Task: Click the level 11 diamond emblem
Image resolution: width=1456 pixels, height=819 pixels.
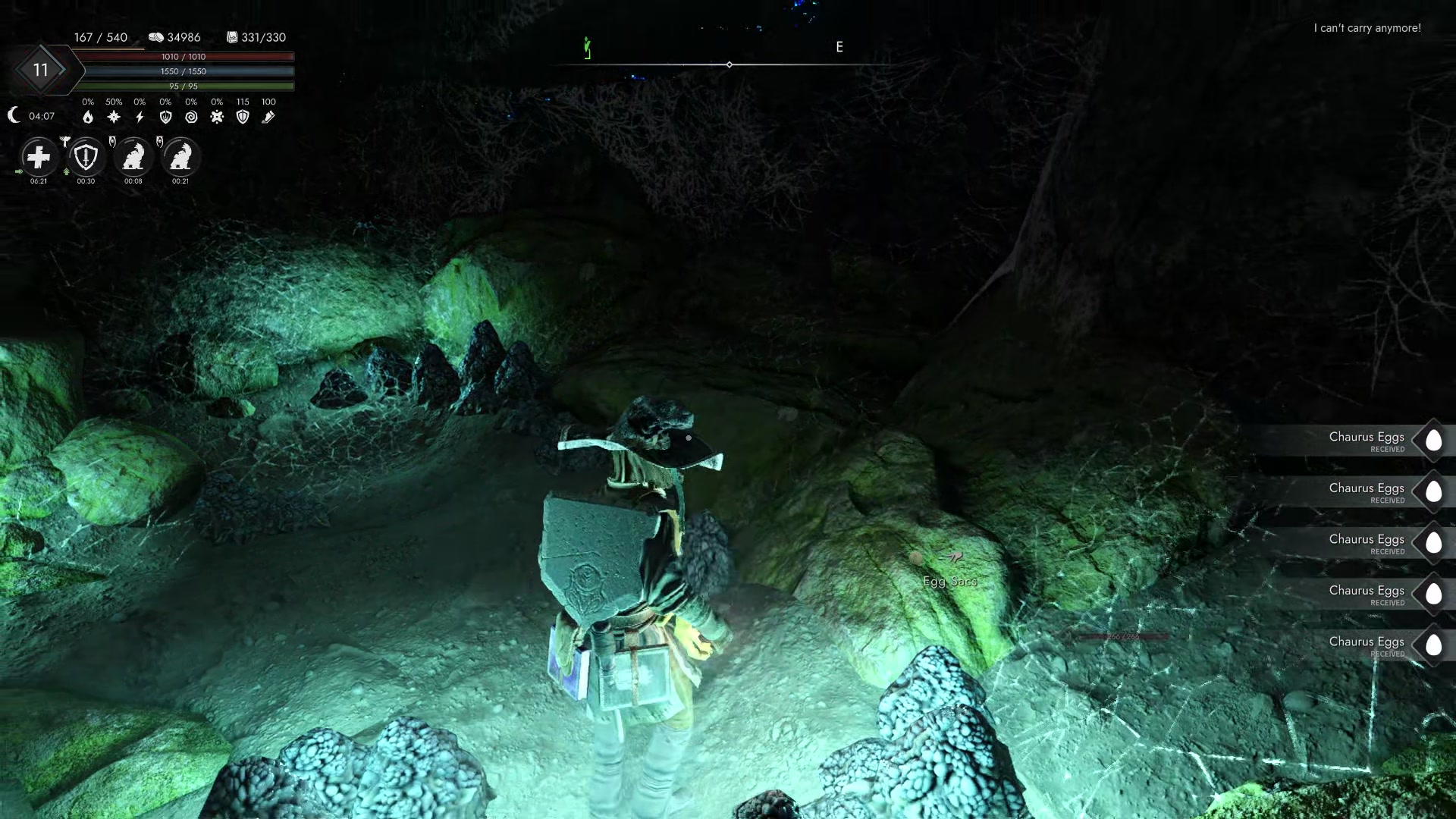Action: coord(42,70)
